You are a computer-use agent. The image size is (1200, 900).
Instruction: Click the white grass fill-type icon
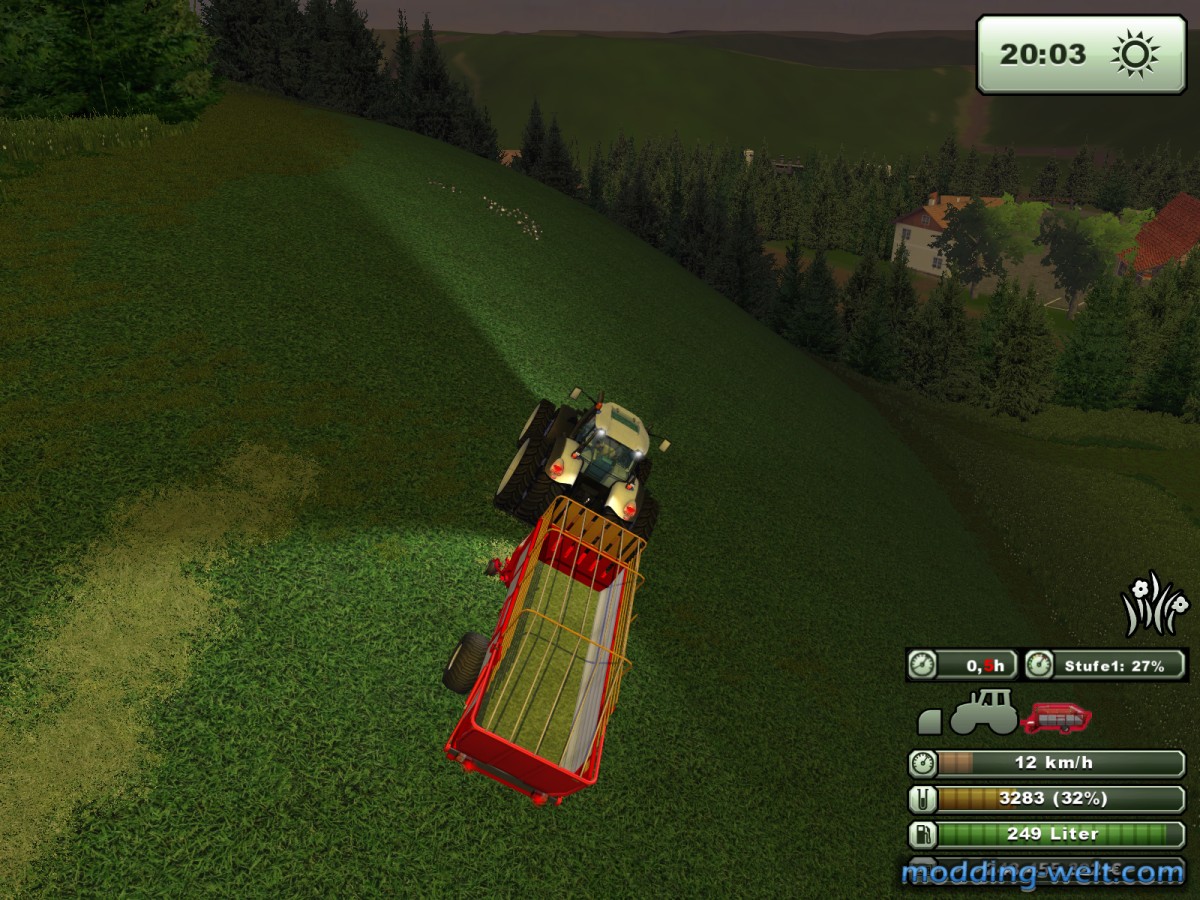pyautogui.click(x=1154, y=605)
